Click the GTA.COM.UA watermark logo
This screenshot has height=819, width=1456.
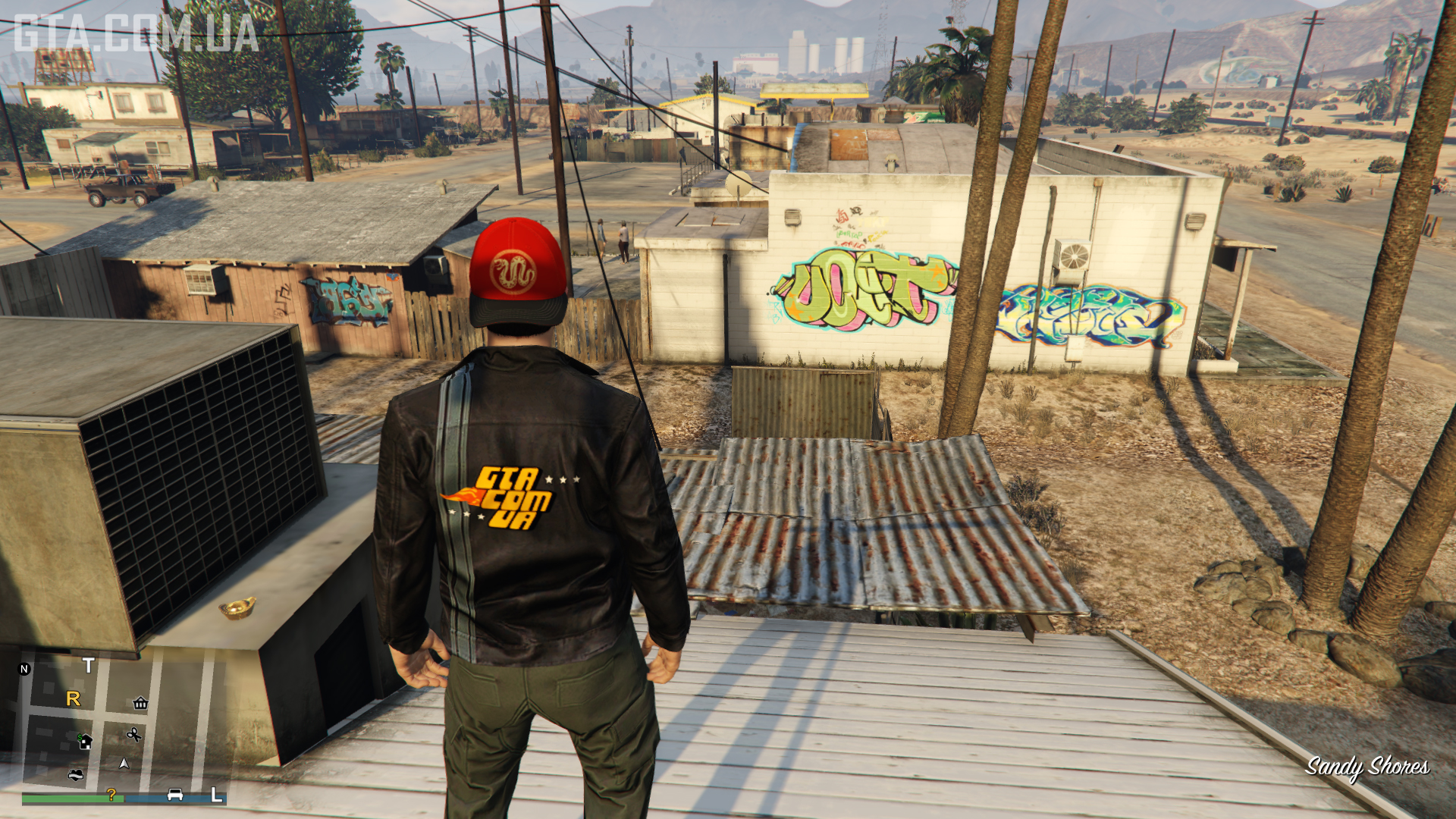136,33
